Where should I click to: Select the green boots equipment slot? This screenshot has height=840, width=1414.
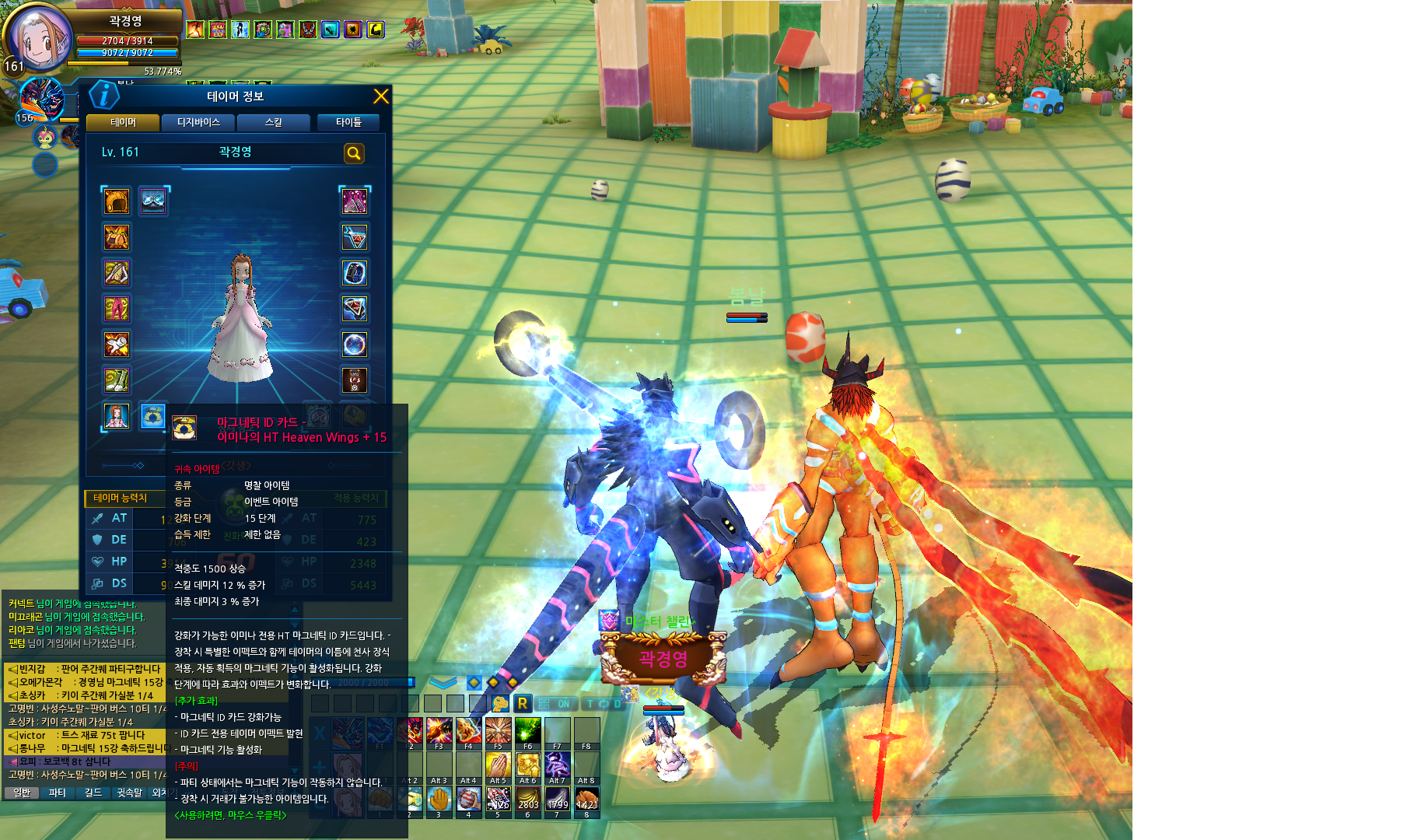coord(117,380)
